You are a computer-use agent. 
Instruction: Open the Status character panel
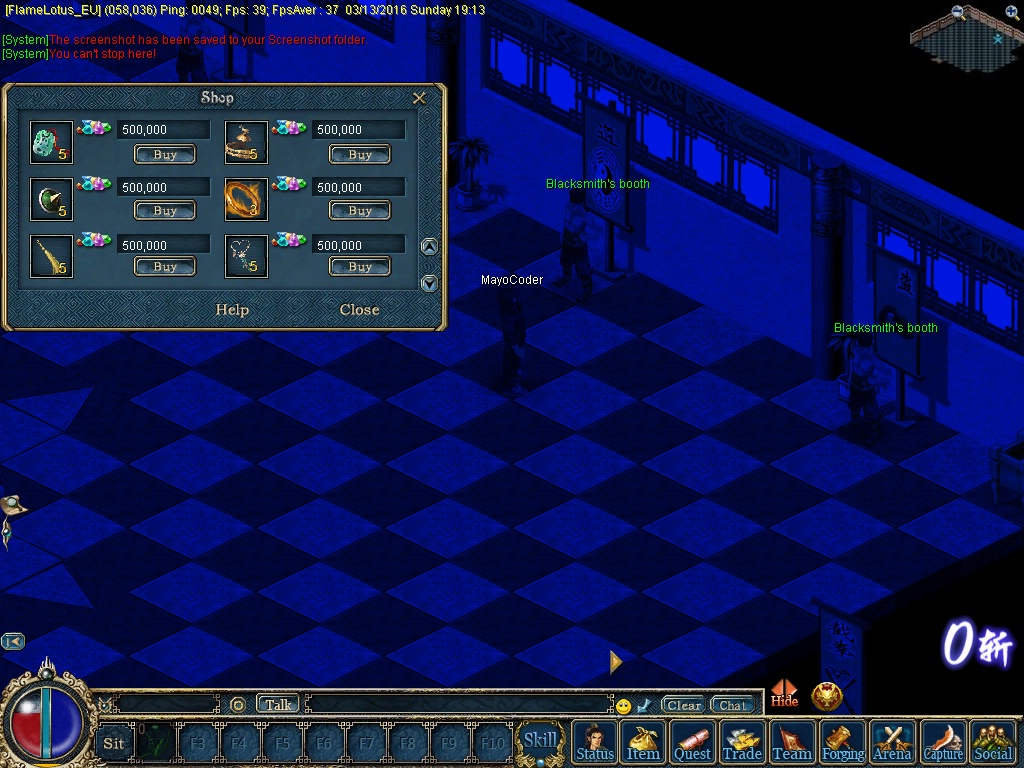595,742
